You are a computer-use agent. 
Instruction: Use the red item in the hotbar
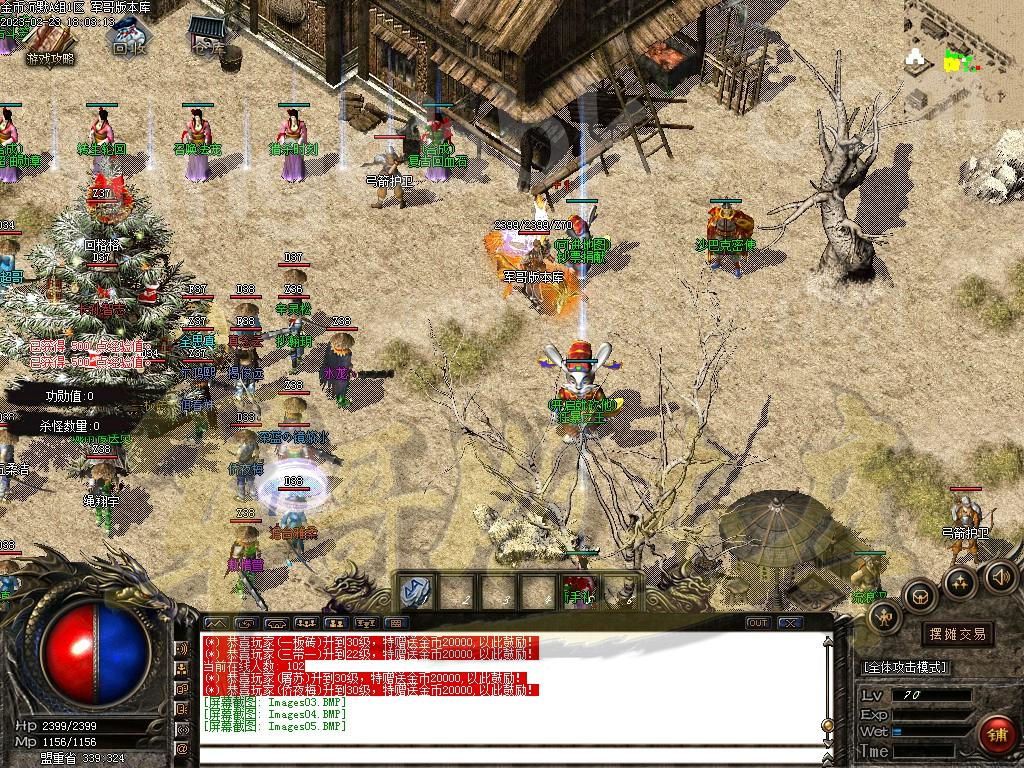[578, 590]
